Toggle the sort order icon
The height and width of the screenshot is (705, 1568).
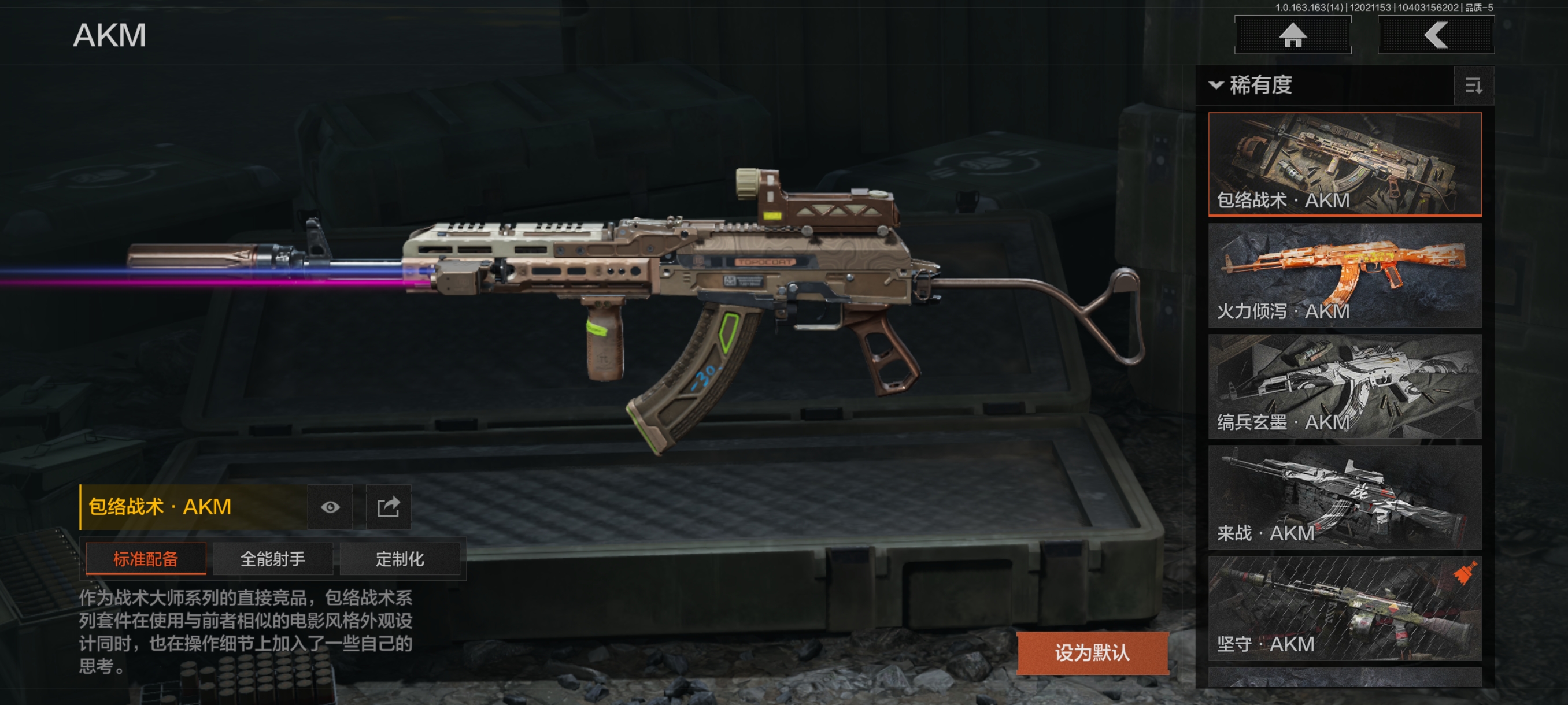pyautogui.click(x=1473, y=86)
